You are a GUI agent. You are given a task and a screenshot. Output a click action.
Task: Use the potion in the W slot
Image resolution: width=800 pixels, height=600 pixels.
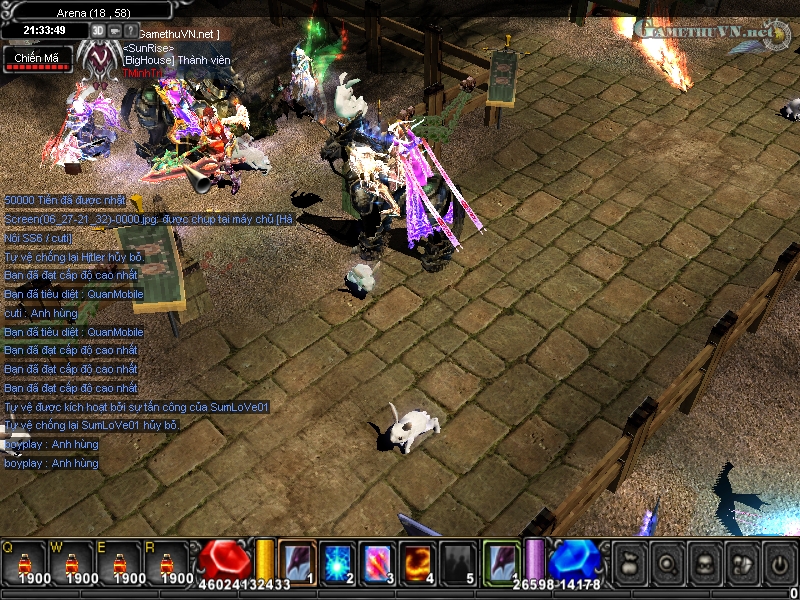pyautogui.click(x=72, y=561)
